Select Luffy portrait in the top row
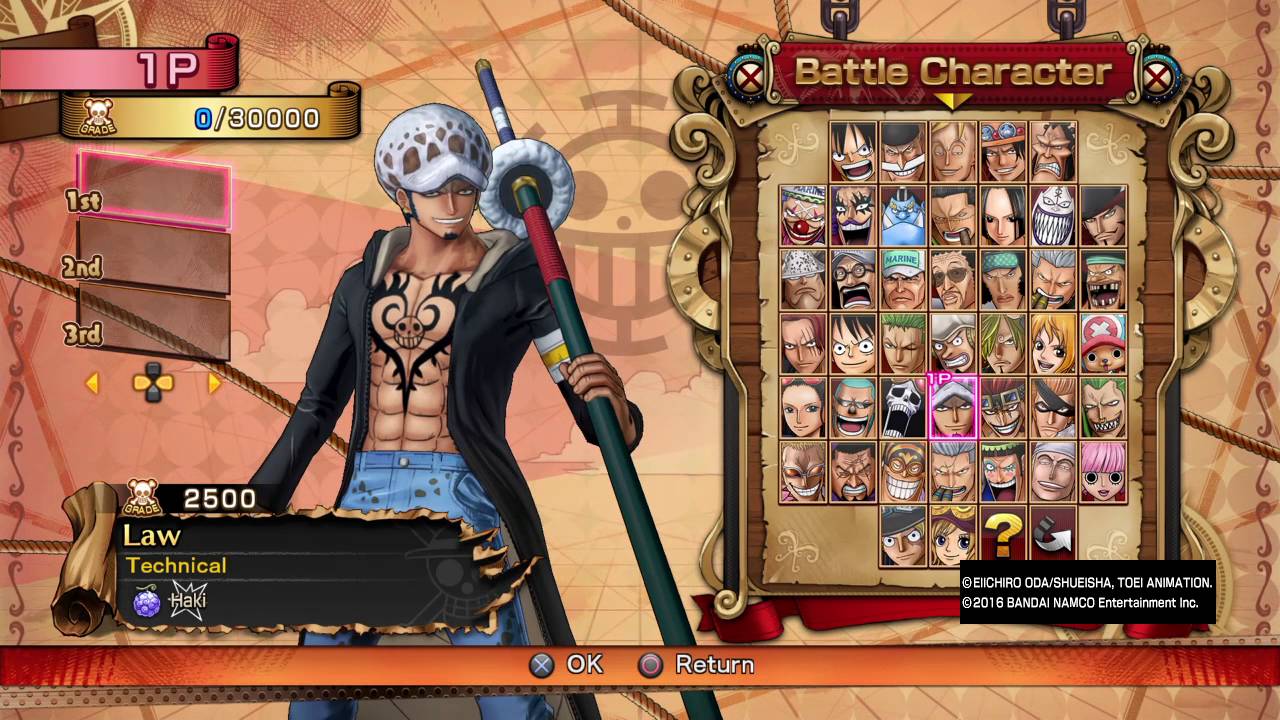This screenshot has height=720, width=1280. [x=853, y=152]
